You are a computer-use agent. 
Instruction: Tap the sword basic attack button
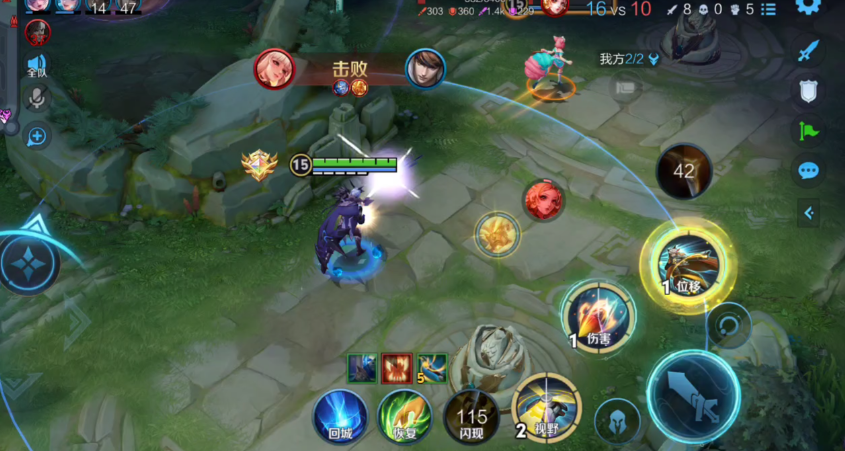click(693, 398)
